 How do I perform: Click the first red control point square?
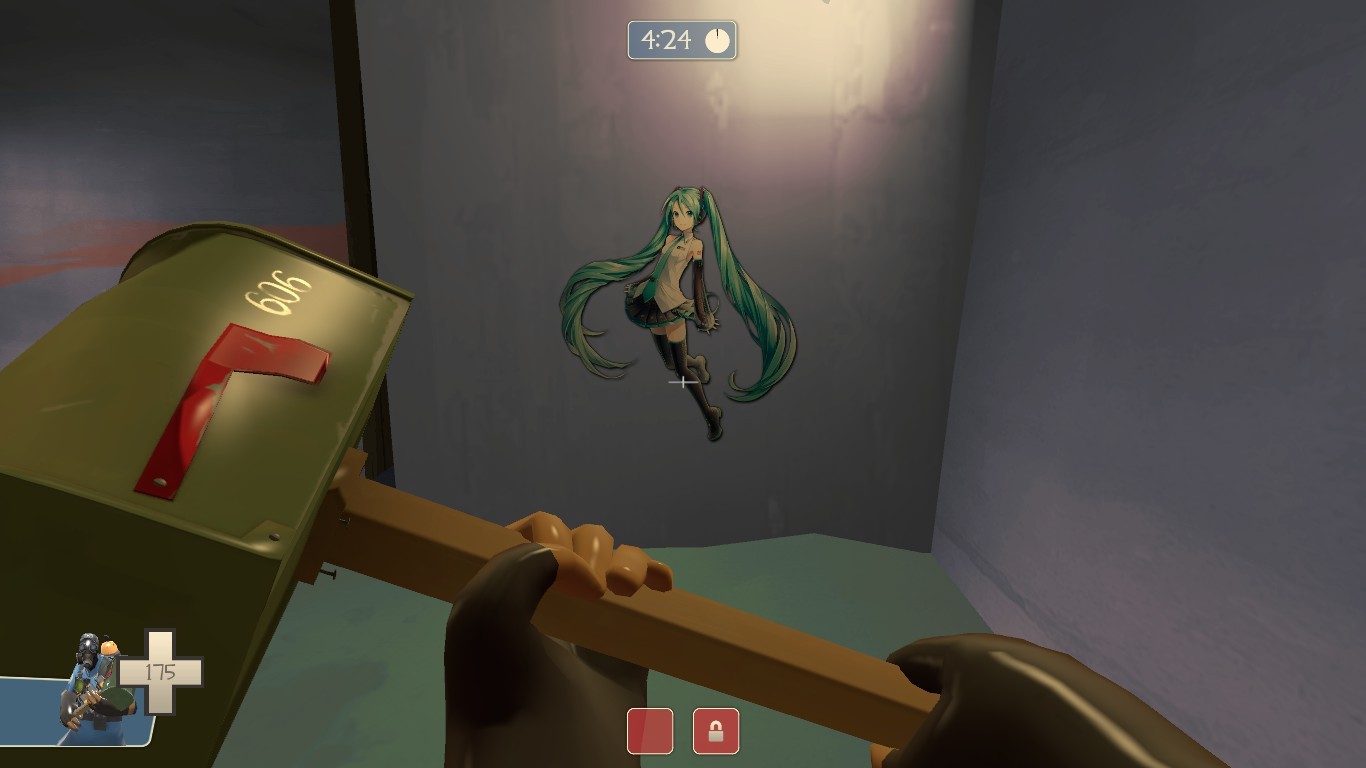coord(650,731)
